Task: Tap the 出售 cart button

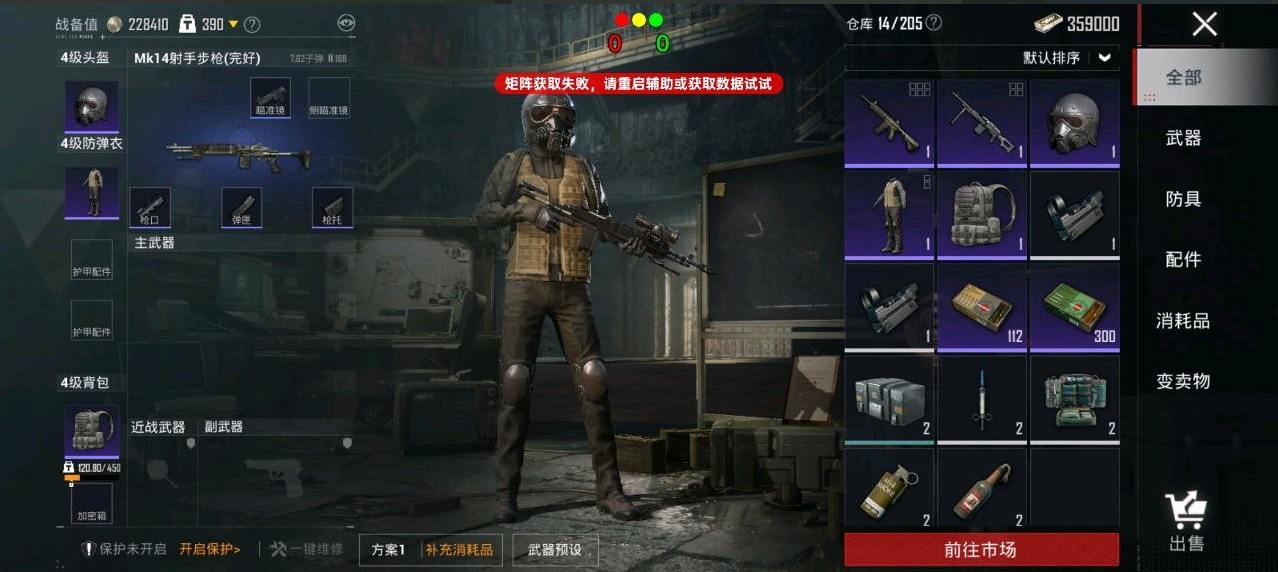Action: tap(1187, 523)
